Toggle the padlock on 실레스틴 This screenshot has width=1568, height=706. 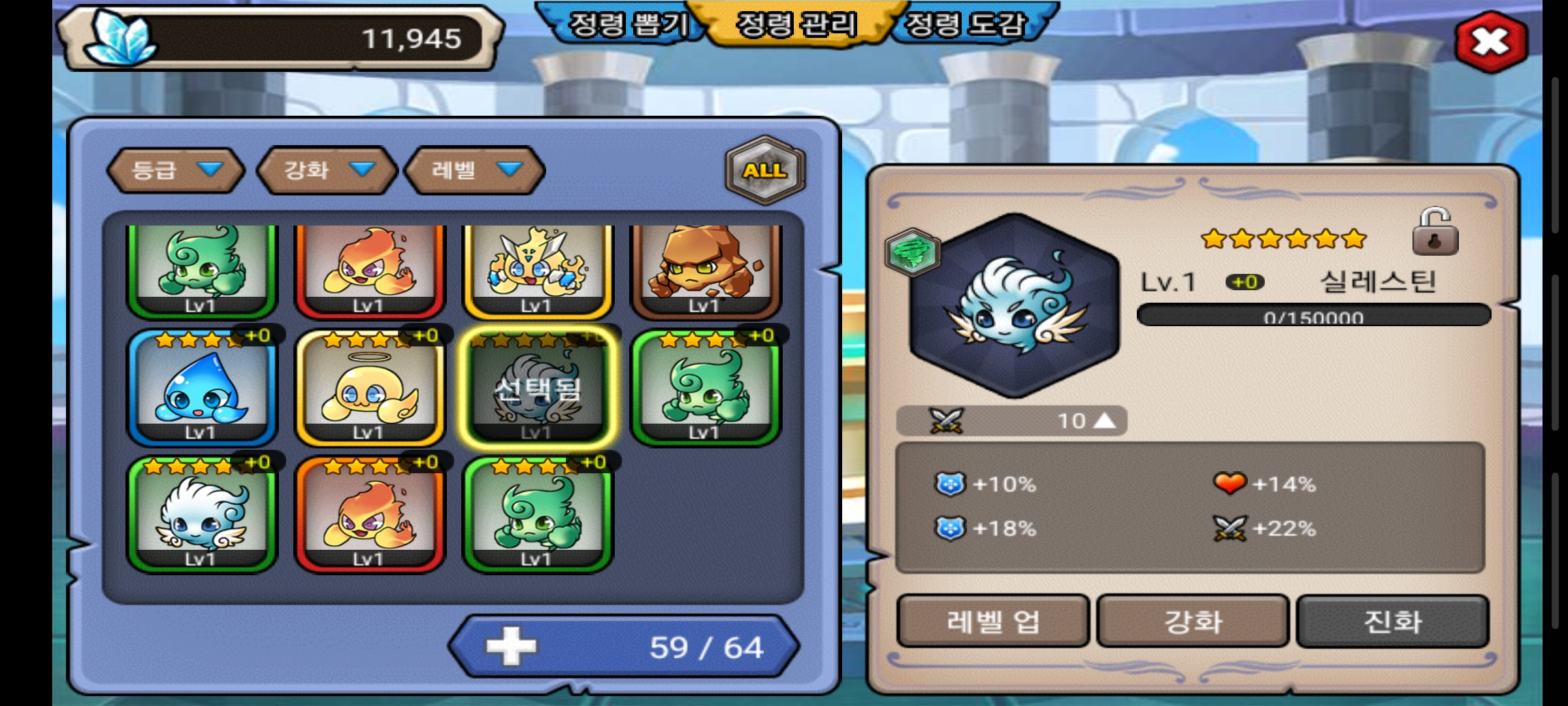tap(1434, 232)
